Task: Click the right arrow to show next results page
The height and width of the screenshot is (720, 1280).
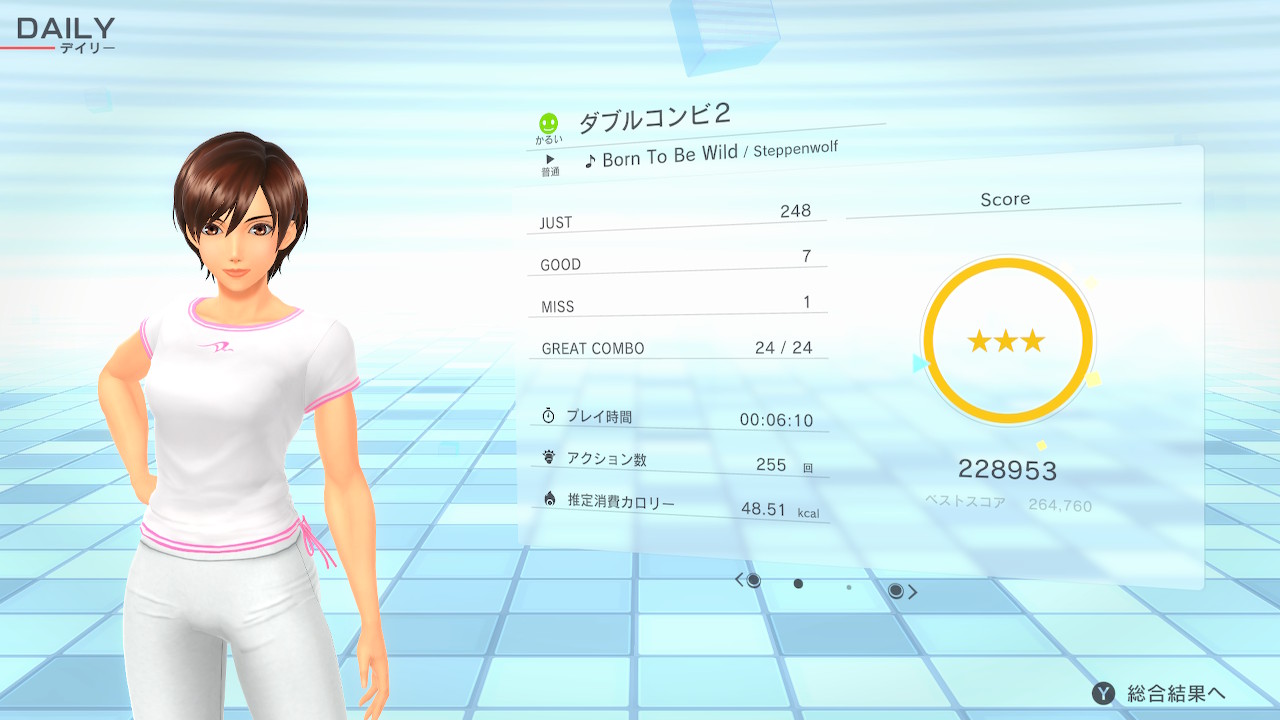Action: tap(912, 592)
